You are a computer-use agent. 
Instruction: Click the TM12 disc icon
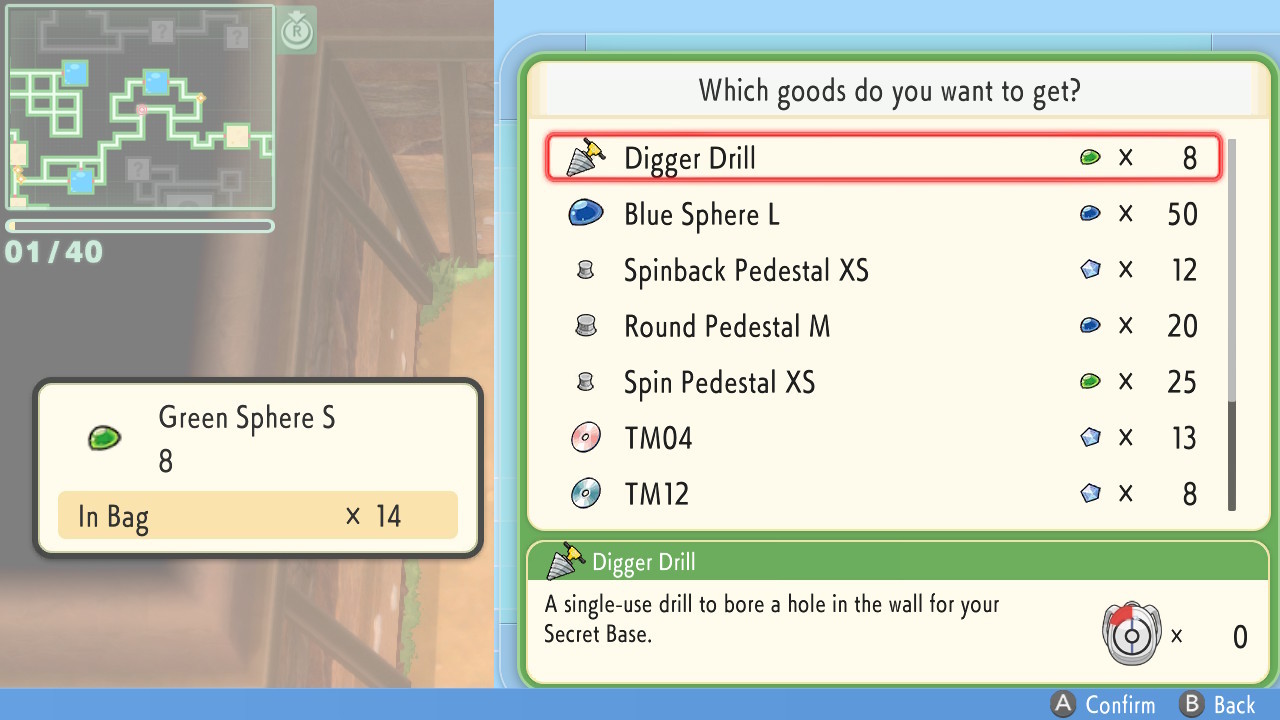pos(586,493)
